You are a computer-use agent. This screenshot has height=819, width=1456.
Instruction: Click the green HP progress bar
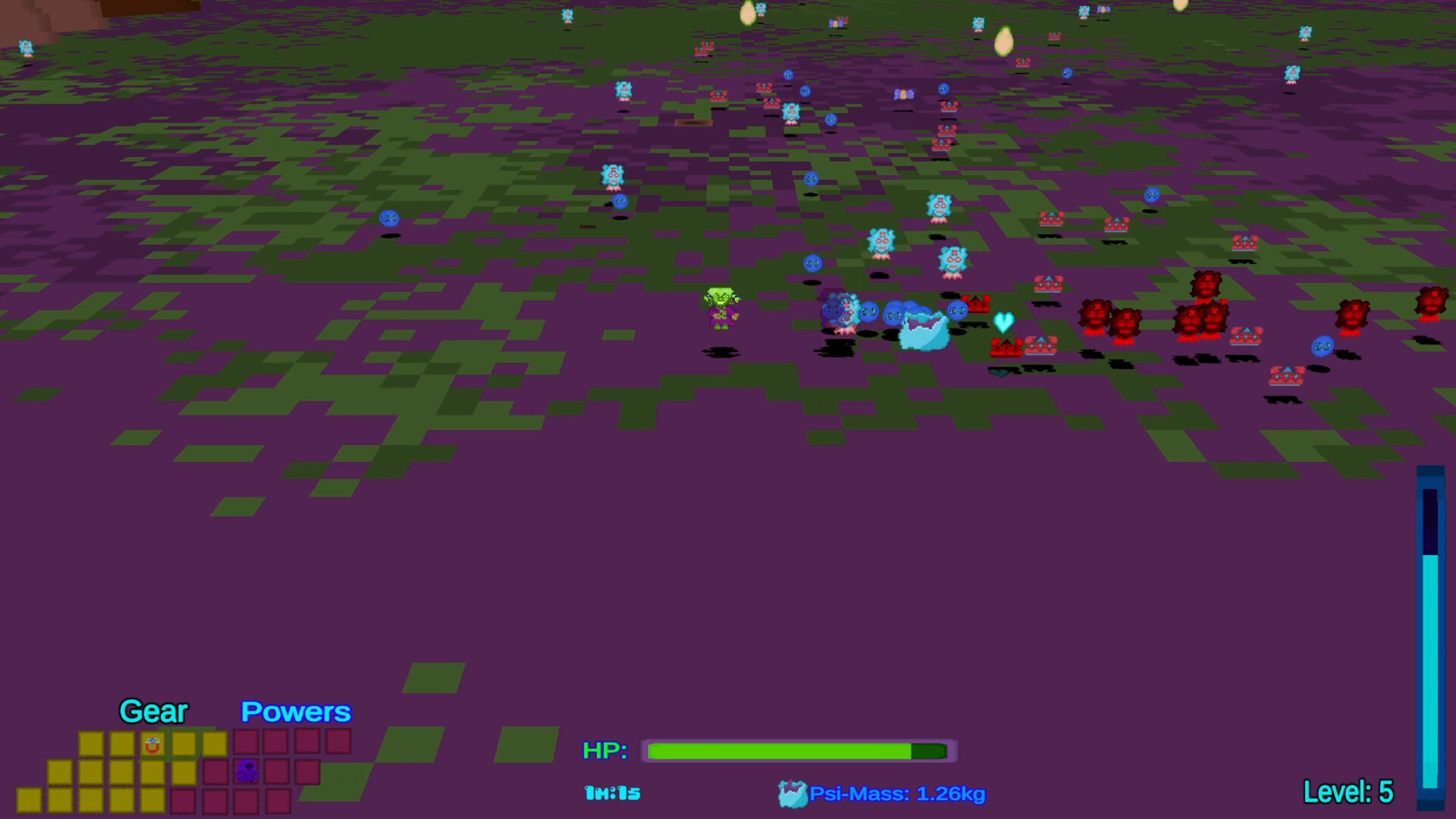[x=781, y=751]
